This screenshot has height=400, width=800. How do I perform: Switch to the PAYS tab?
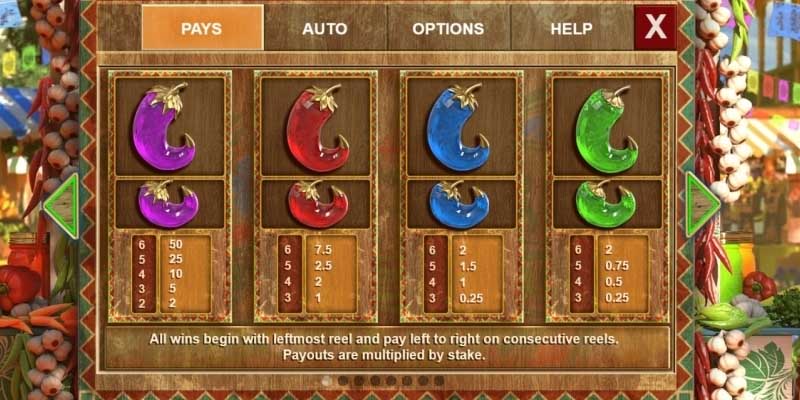point(202,28)
